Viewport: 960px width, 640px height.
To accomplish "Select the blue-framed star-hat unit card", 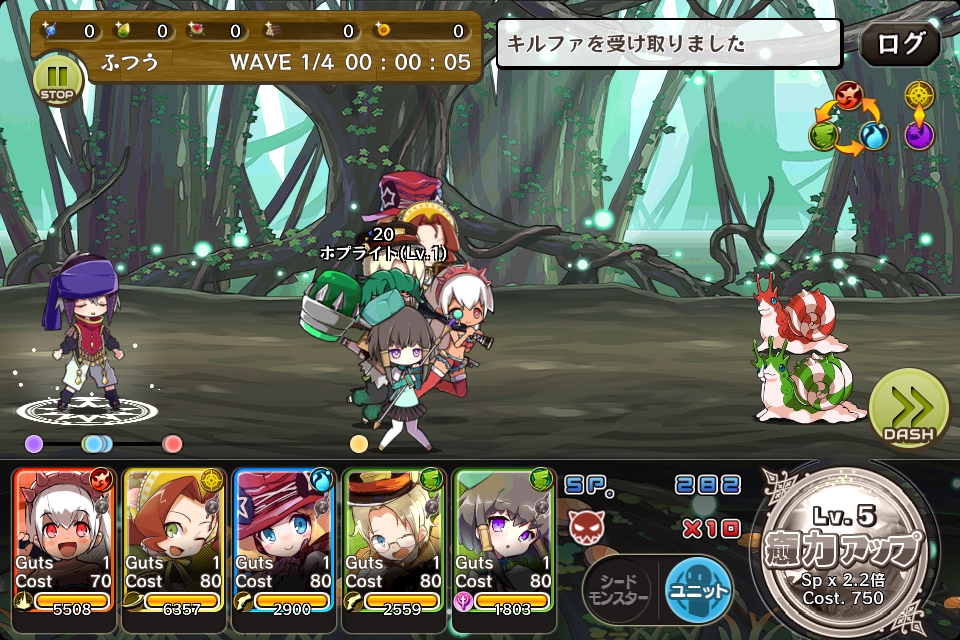I will pyautogui.click(x=284, y=540).
